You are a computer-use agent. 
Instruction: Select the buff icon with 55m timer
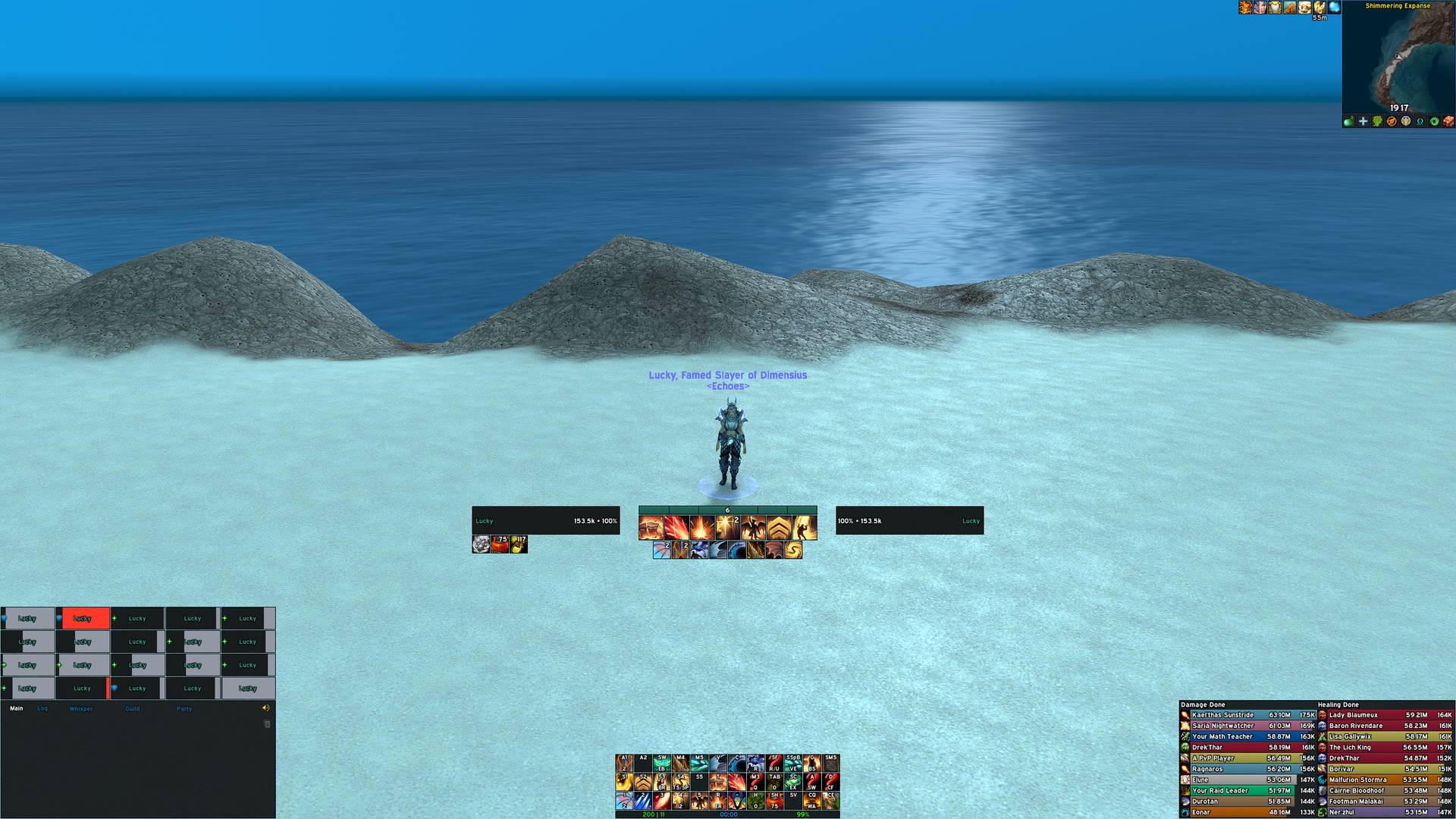(1319, 8)
